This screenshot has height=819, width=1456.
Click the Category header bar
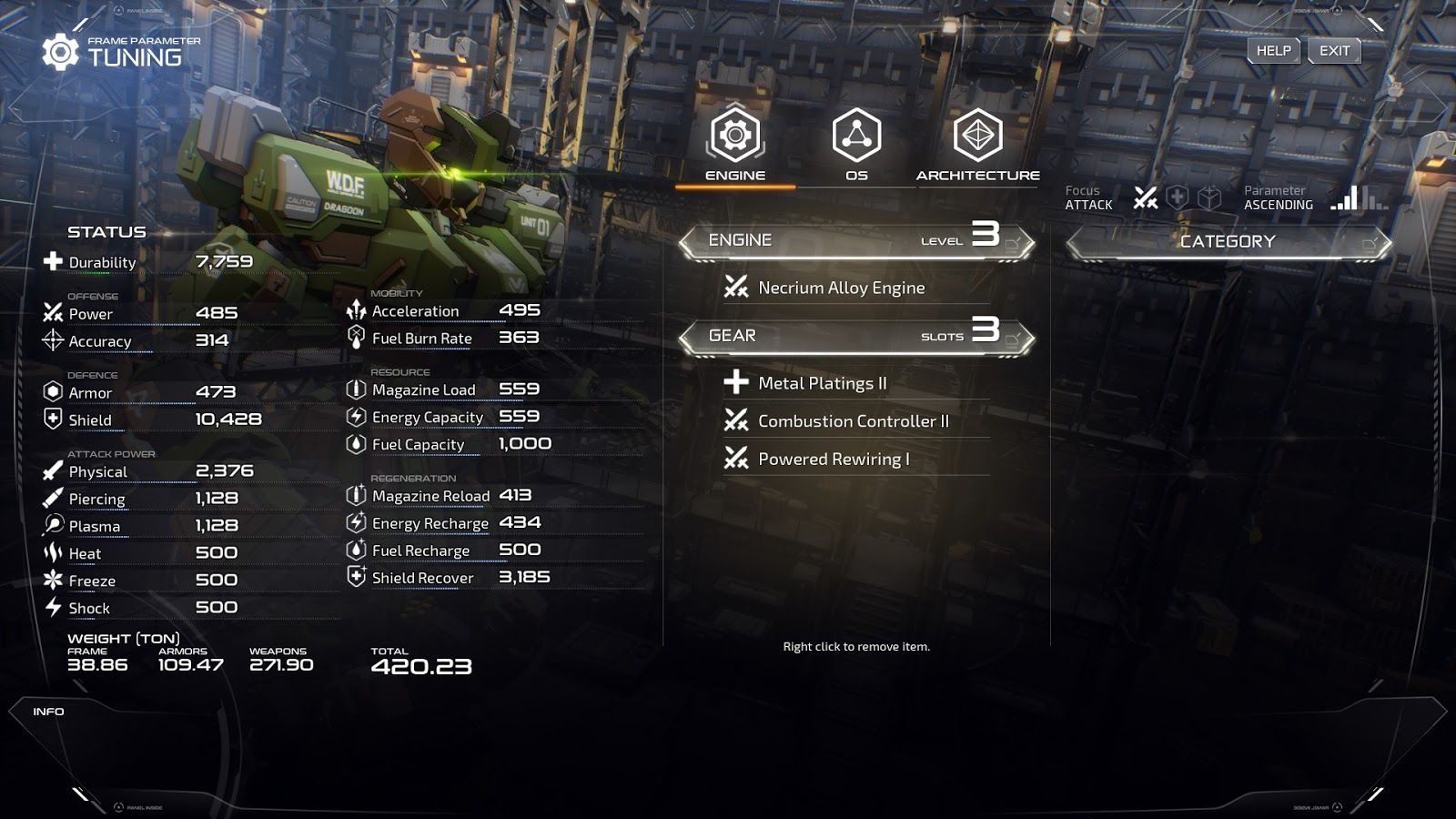[x=1228, y=242]
